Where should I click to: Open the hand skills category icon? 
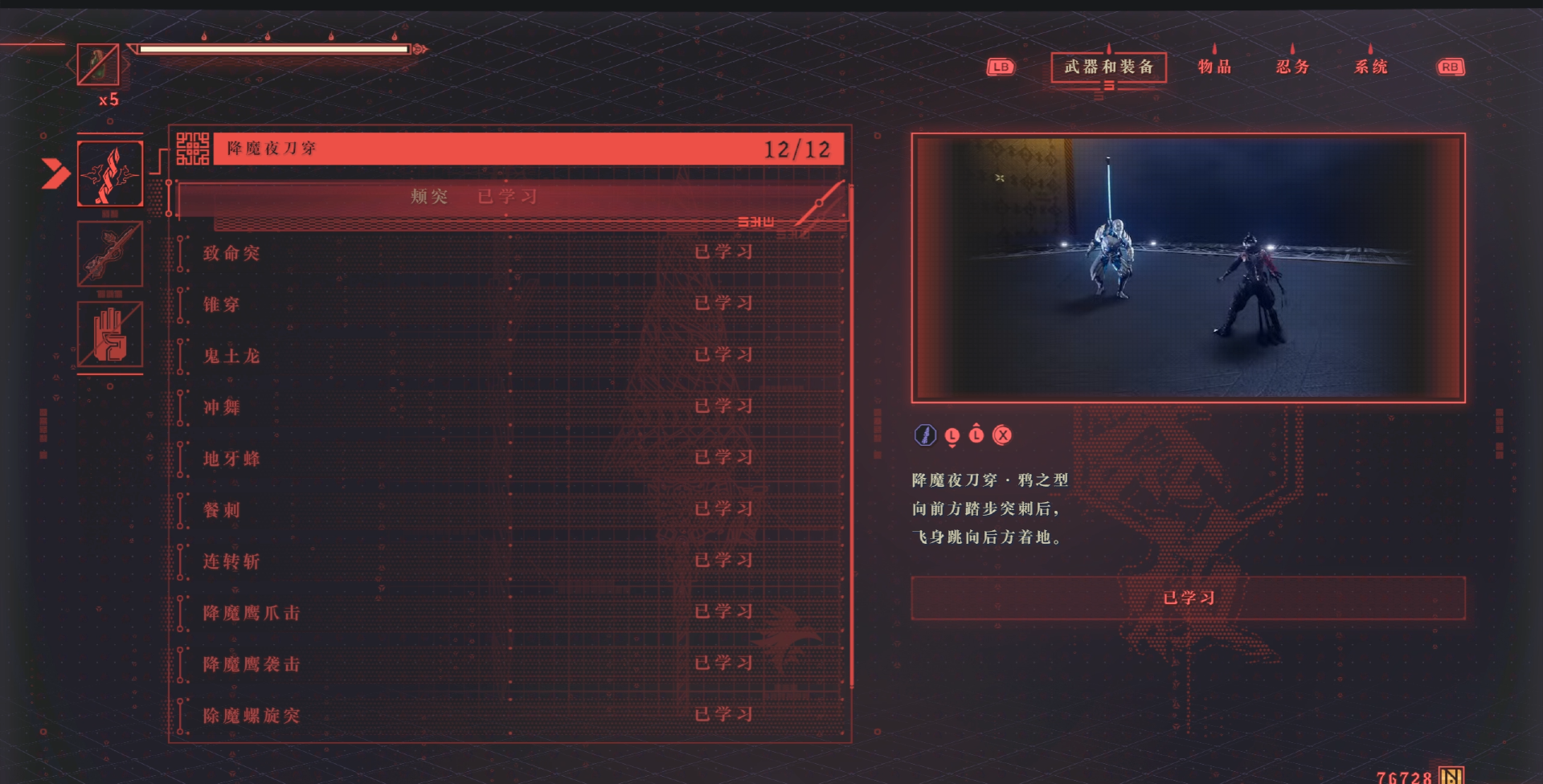(110, 334)
